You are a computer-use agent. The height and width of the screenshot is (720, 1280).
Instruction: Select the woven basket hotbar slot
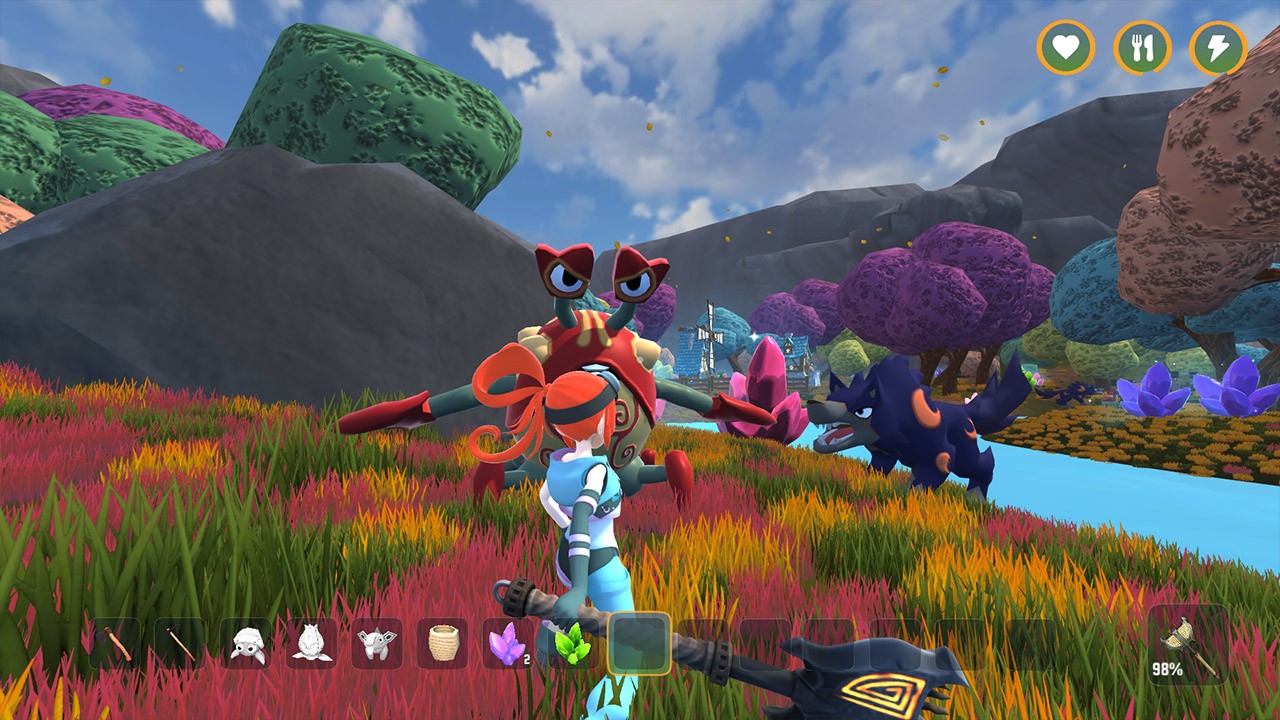[442, 643]
